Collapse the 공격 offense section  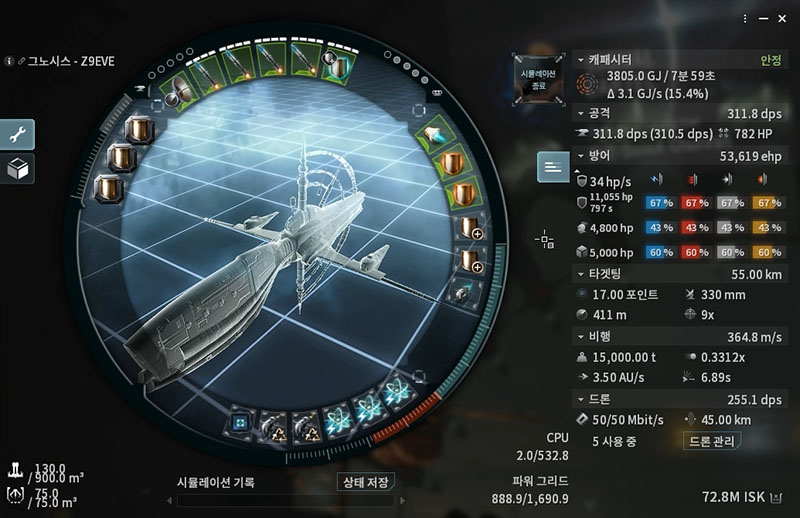[x=581, y=115]
